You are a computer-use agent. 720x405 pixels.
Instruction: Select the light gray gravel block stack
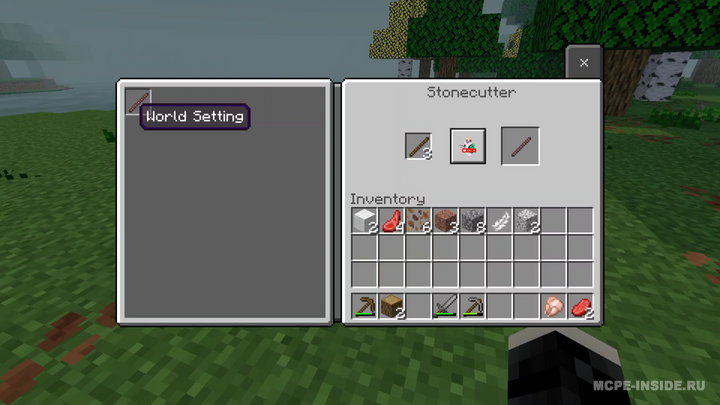click(x=526, y=221)
